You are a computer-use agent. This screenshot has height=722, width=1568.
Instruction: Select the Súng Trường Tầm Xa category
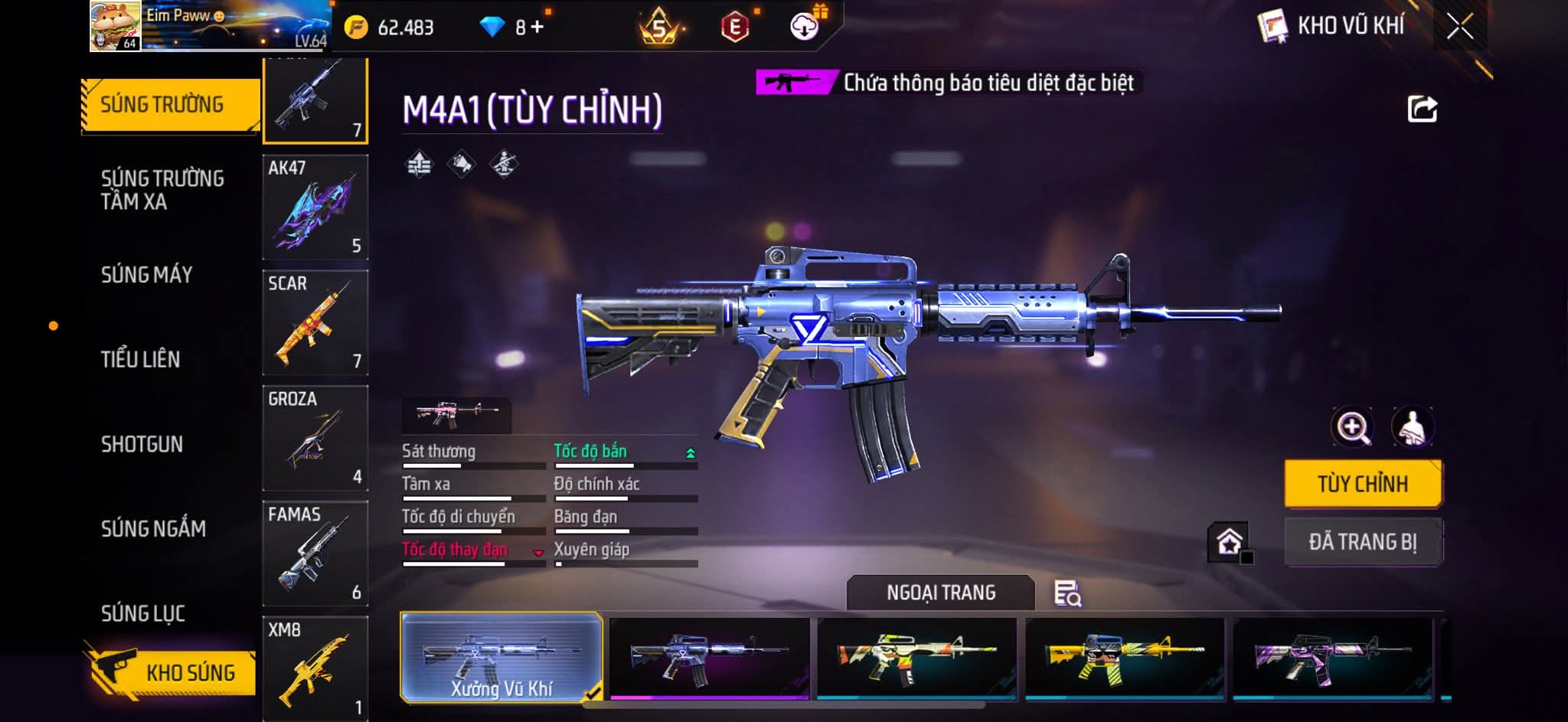coord(162,190)
